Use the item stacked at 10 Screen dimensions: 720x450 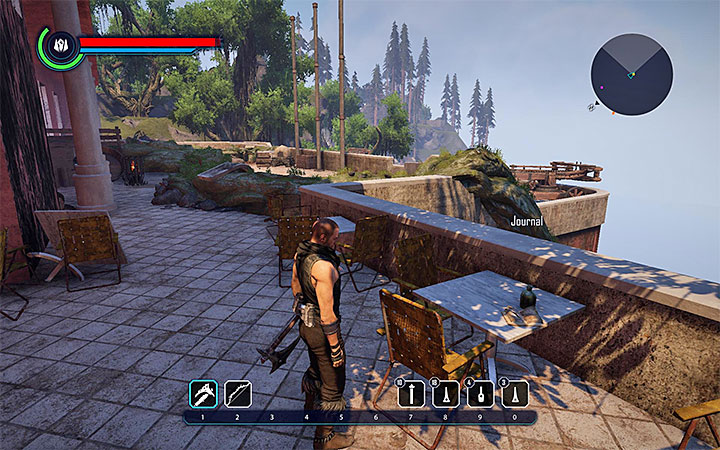(x=411, y=394)
